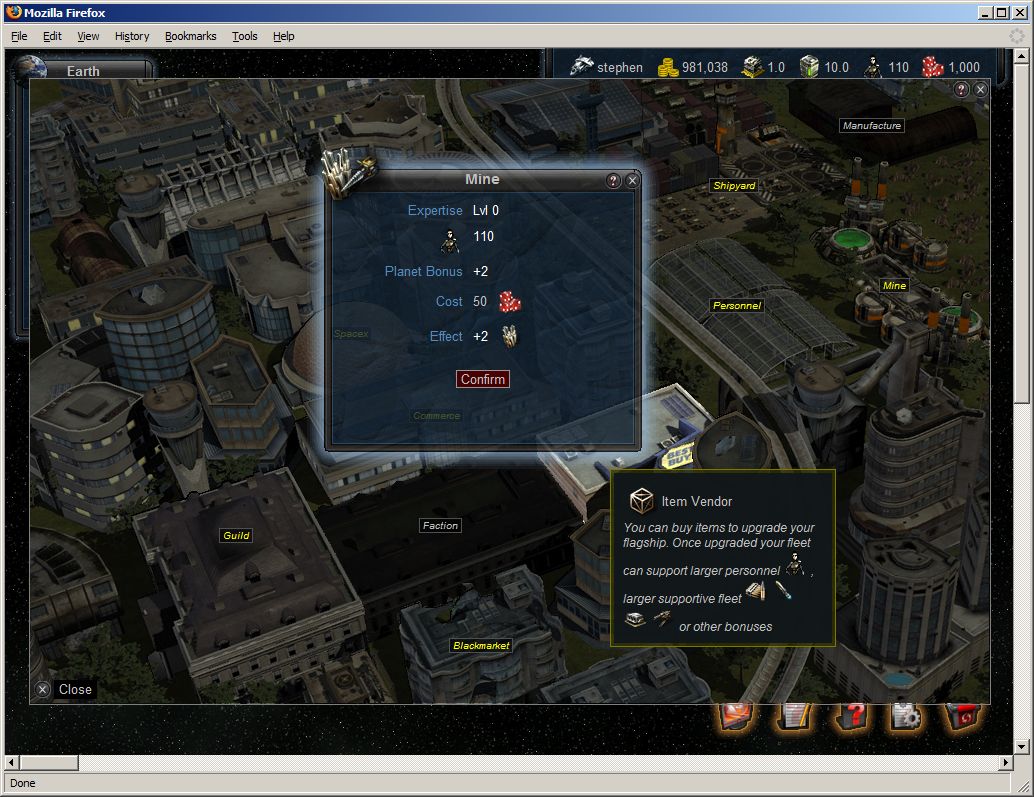Close the city panel using the top-right X

pos(980,90)
